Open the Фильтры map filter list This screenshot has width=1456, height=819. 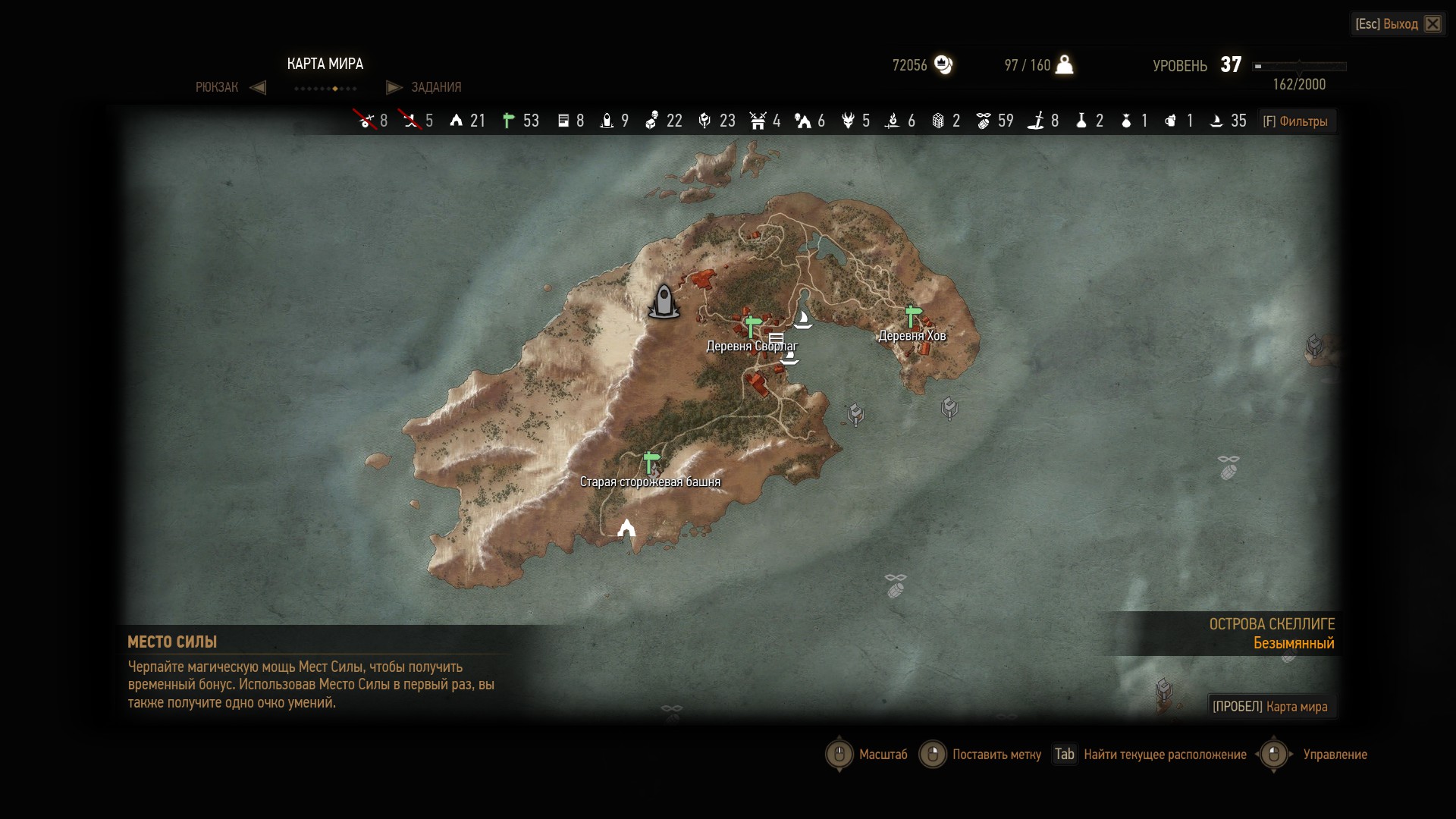[1295, 121]
